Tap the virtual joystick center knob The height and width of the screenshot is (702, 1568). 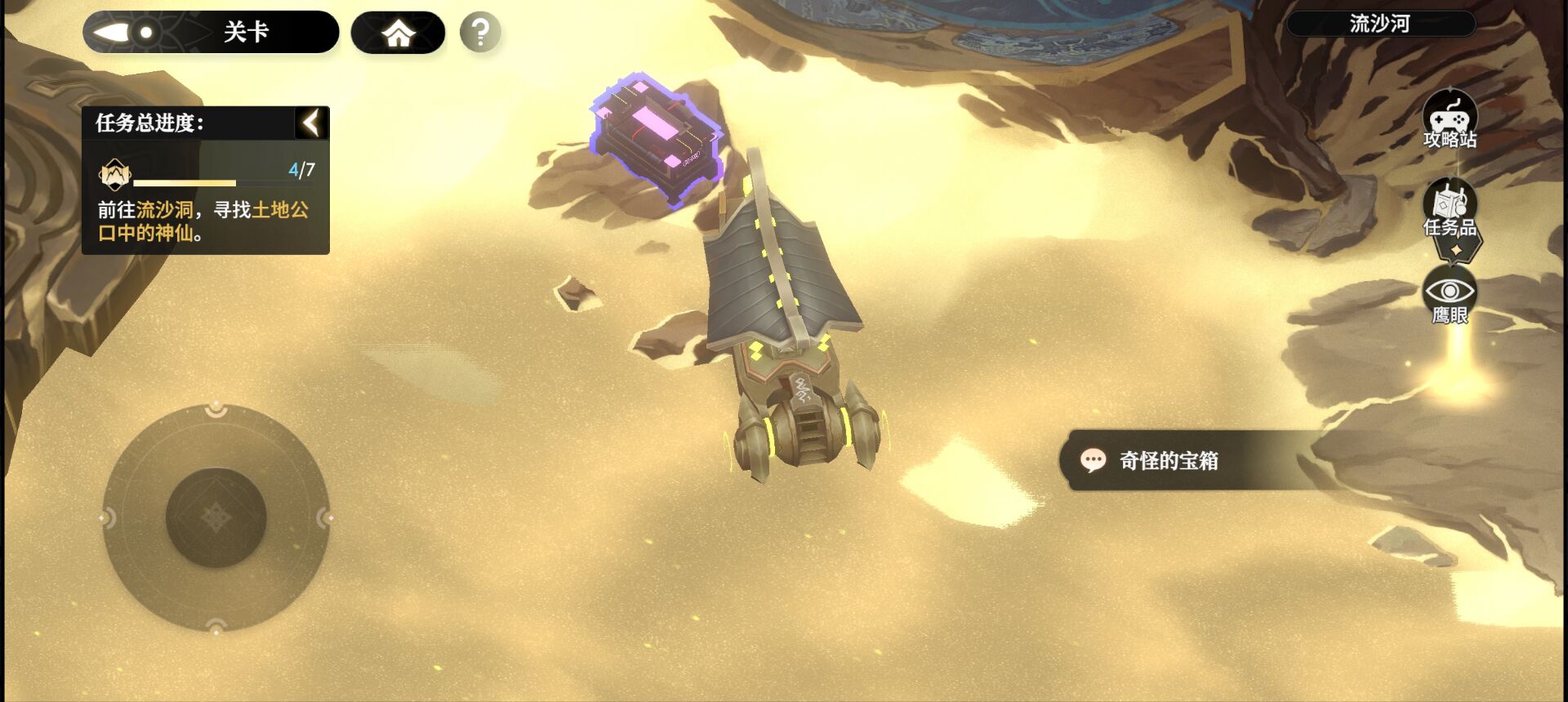pos(216,517)
